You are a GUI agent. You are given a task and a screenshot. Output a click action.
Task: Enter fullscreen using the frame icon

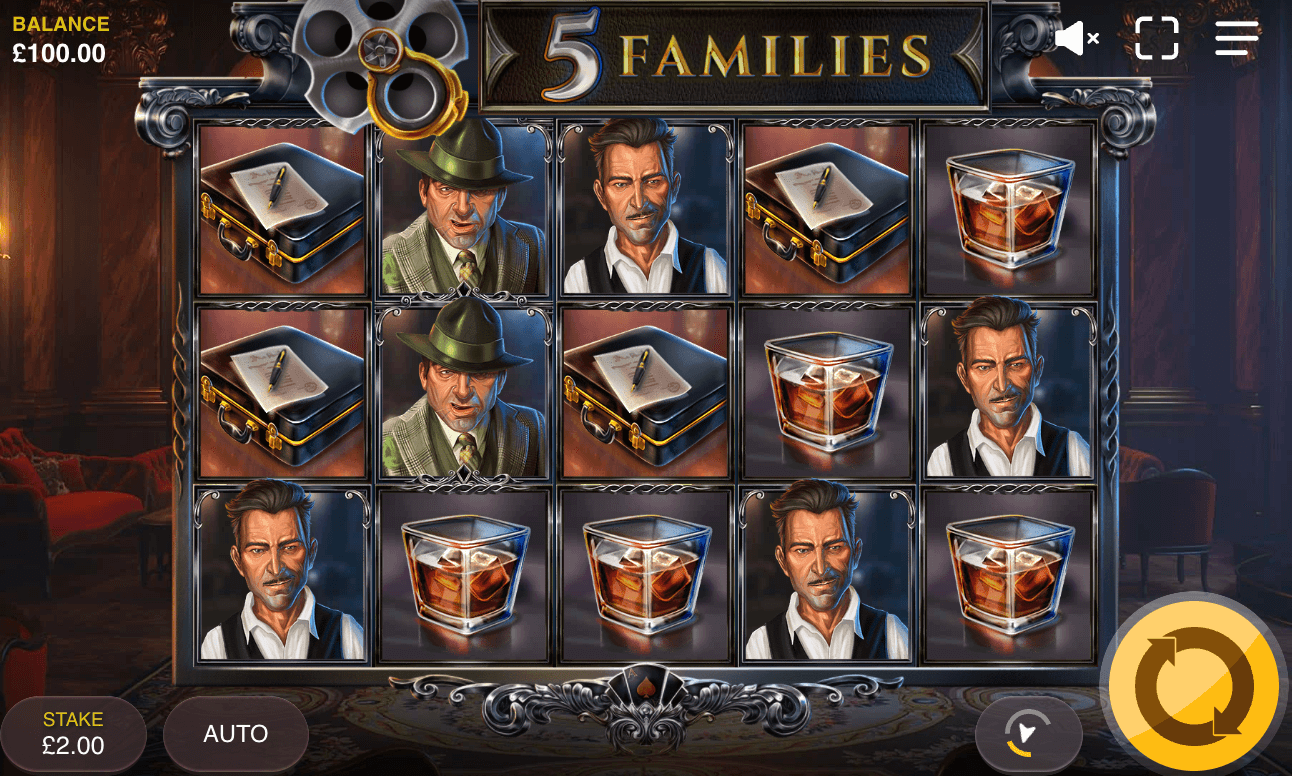pyautogui.click(x=1157, y=38)
